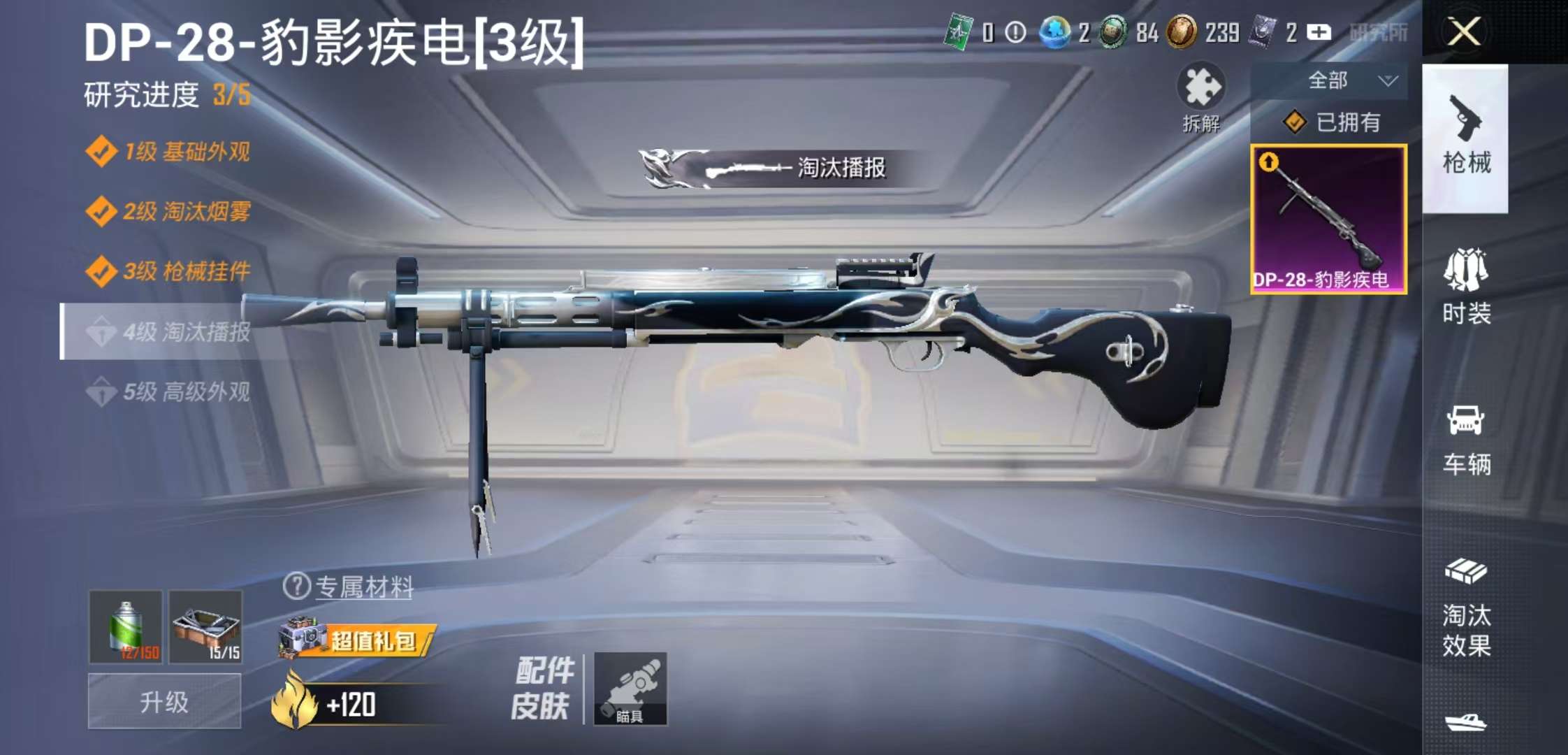Expand the currency add panel via plus icon

[1319, 33]
